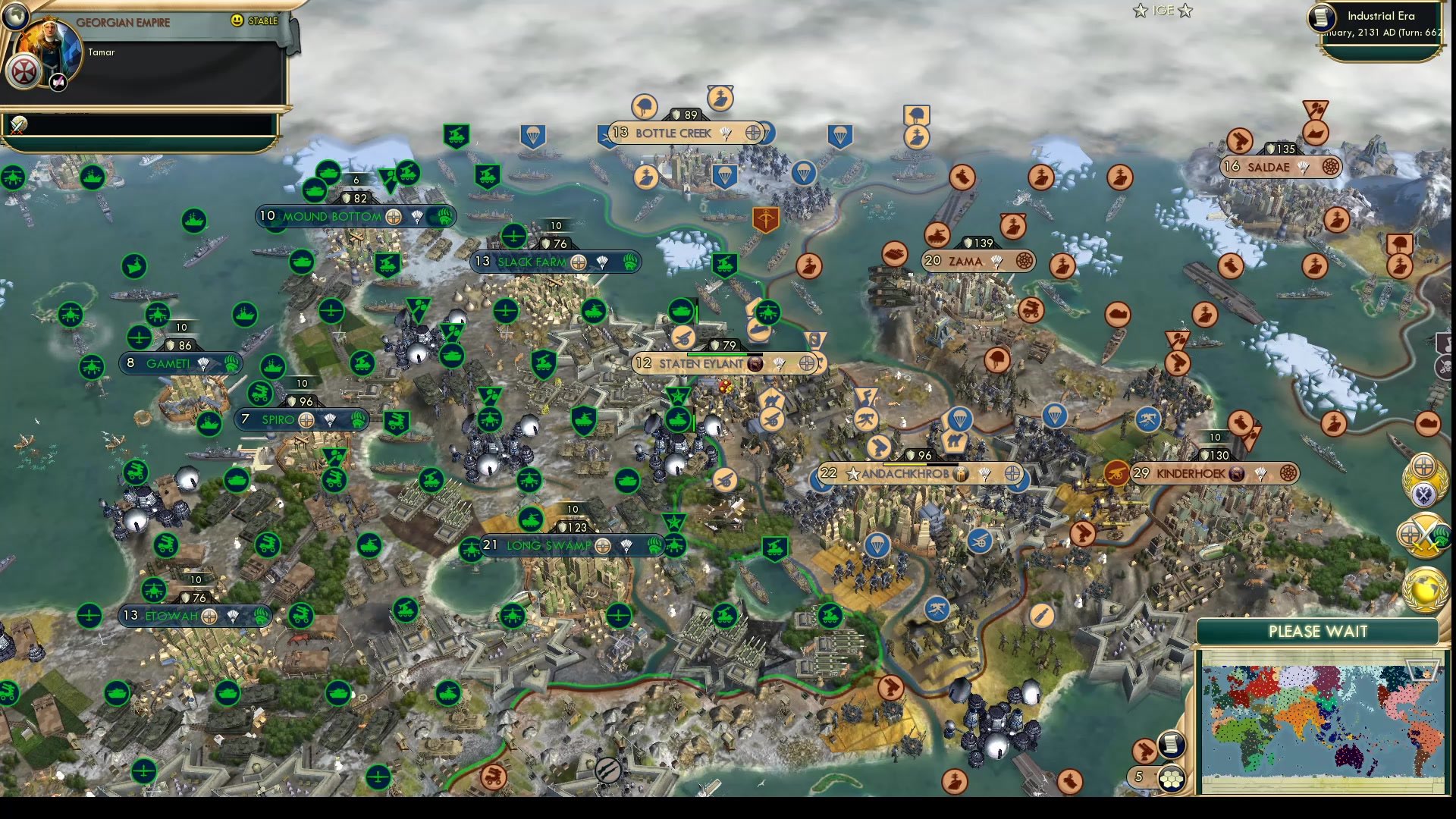Open the city screen for BOTTLE CREEK
Screen dimensions: 1456x819
(672, 133)
